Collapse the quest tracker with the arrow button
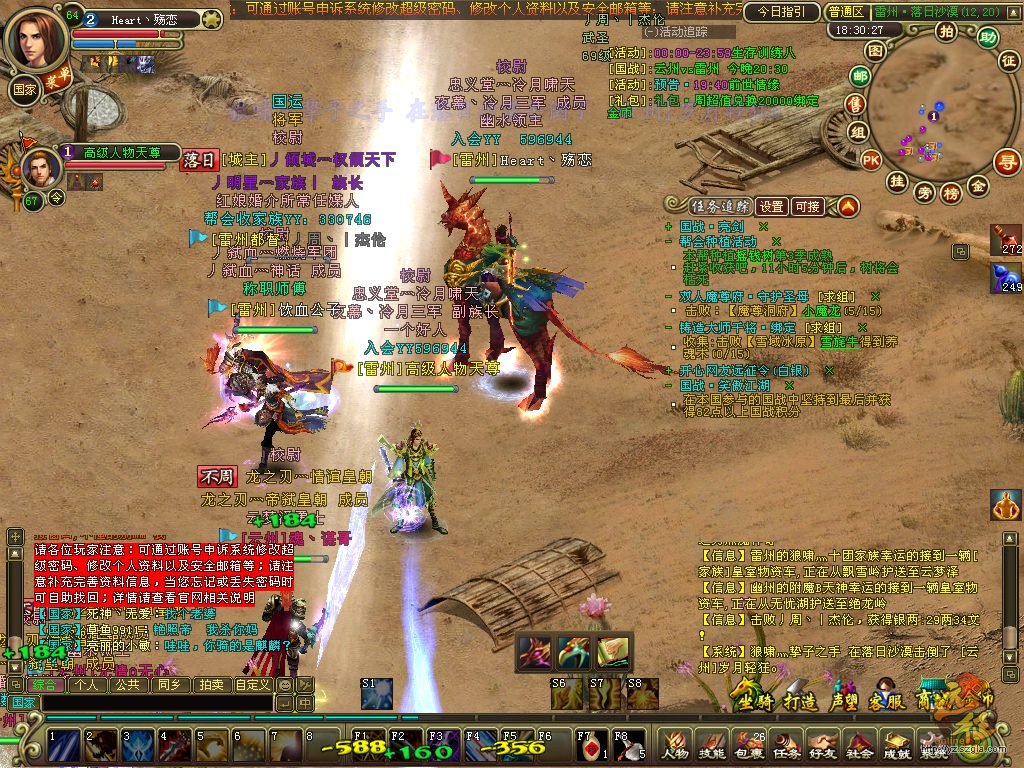This screenshot has width=1024, height=768. (848, 207)
